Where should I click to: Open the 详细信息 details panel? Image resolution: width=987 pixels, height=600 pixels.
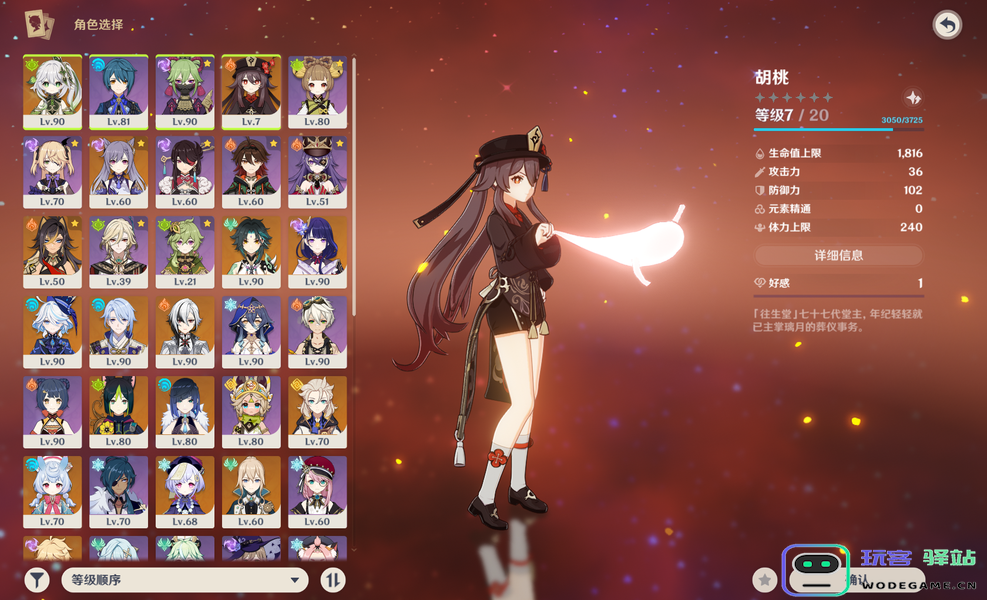(838, 255)
